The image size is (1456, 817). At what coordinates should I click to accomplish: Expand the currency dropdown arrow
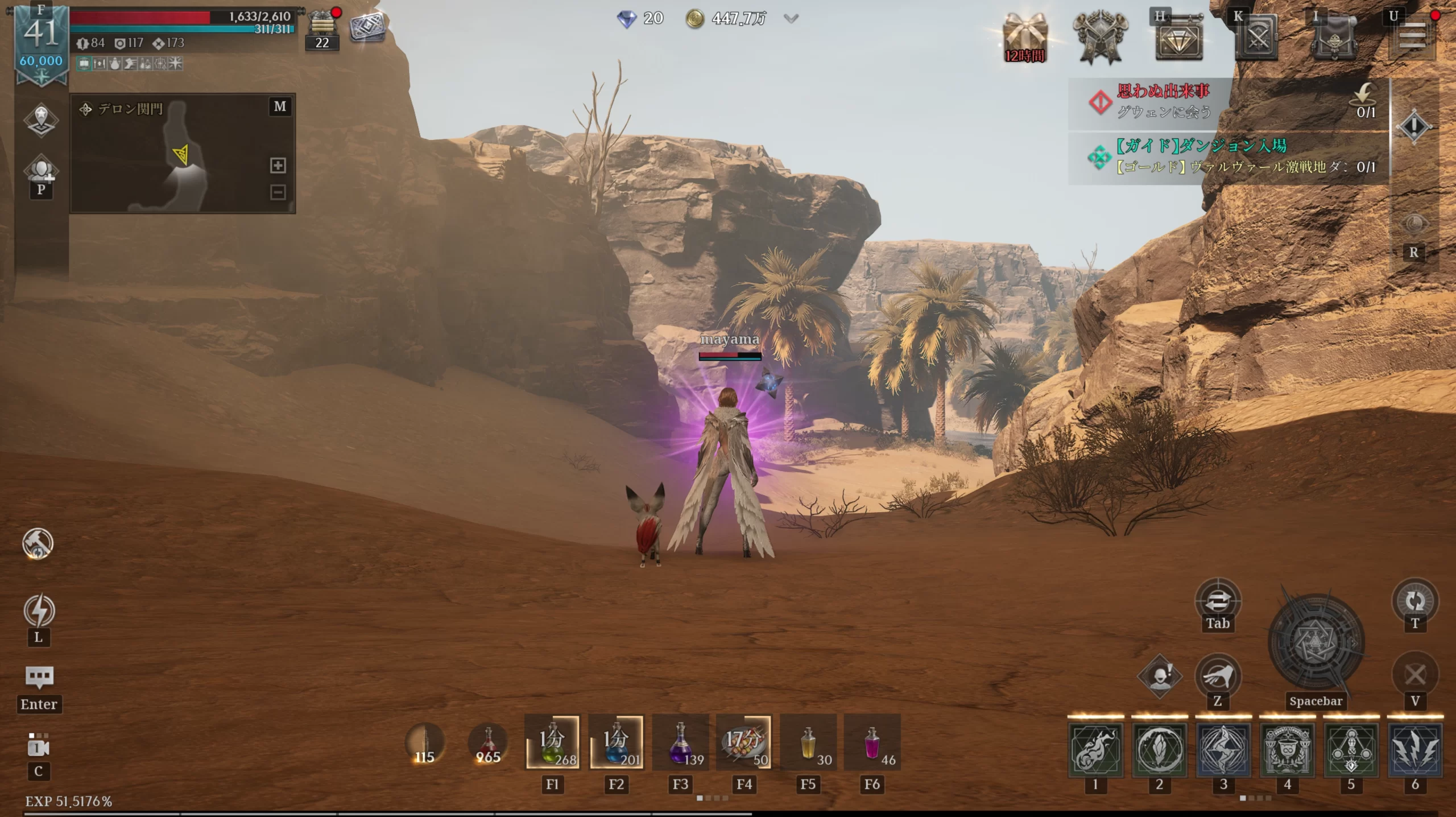(791, 19)
